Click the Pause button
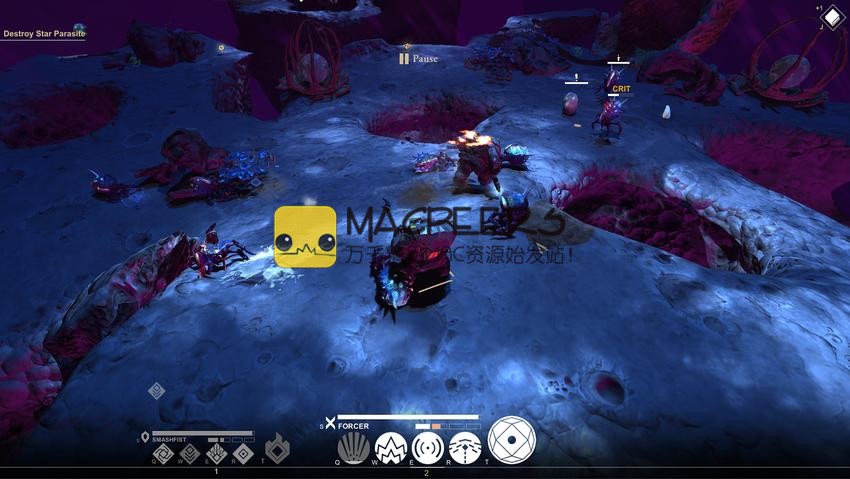 pos(418,59)
